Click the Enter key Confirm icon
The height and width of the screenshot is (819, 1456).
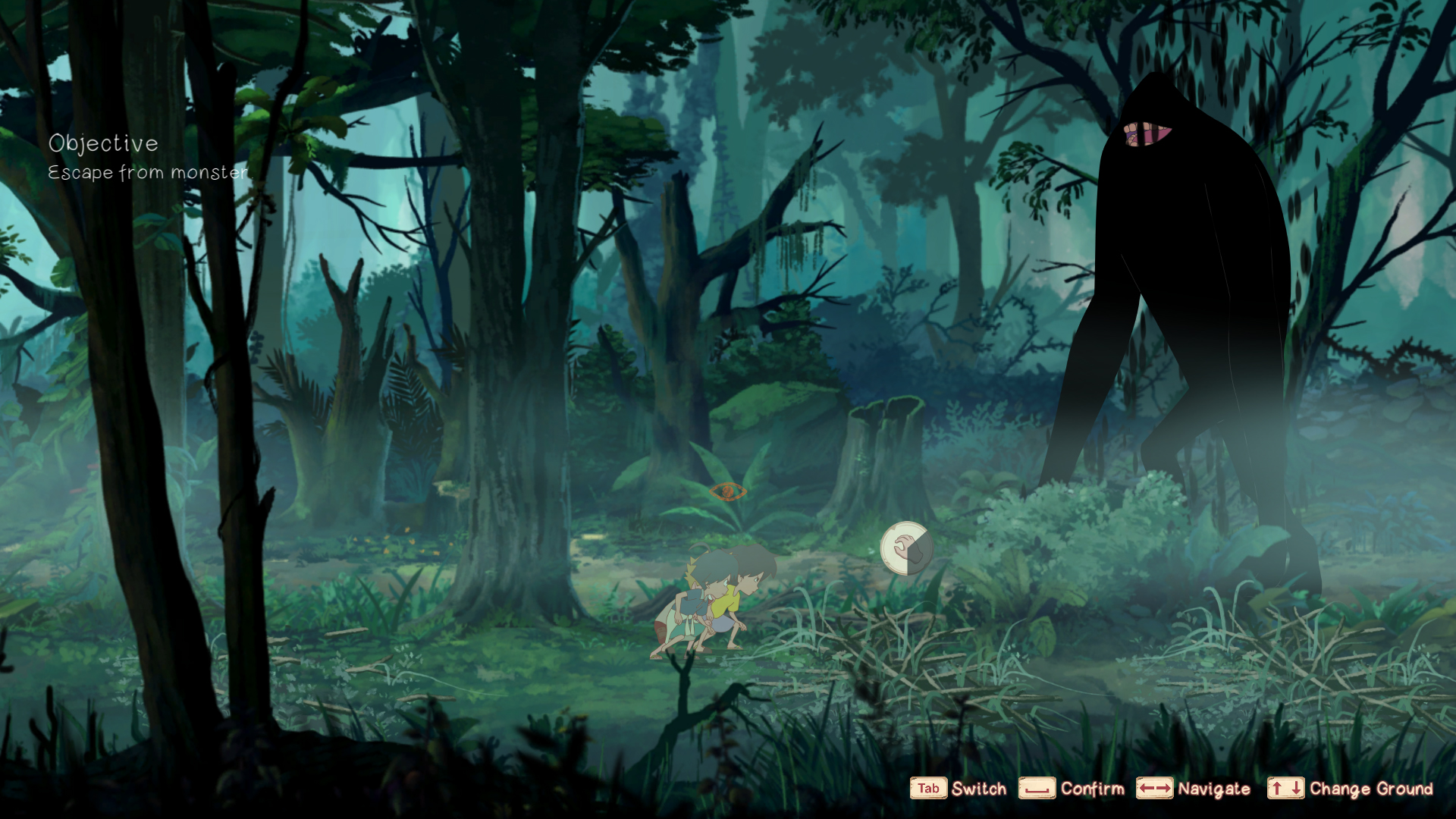1037,789
